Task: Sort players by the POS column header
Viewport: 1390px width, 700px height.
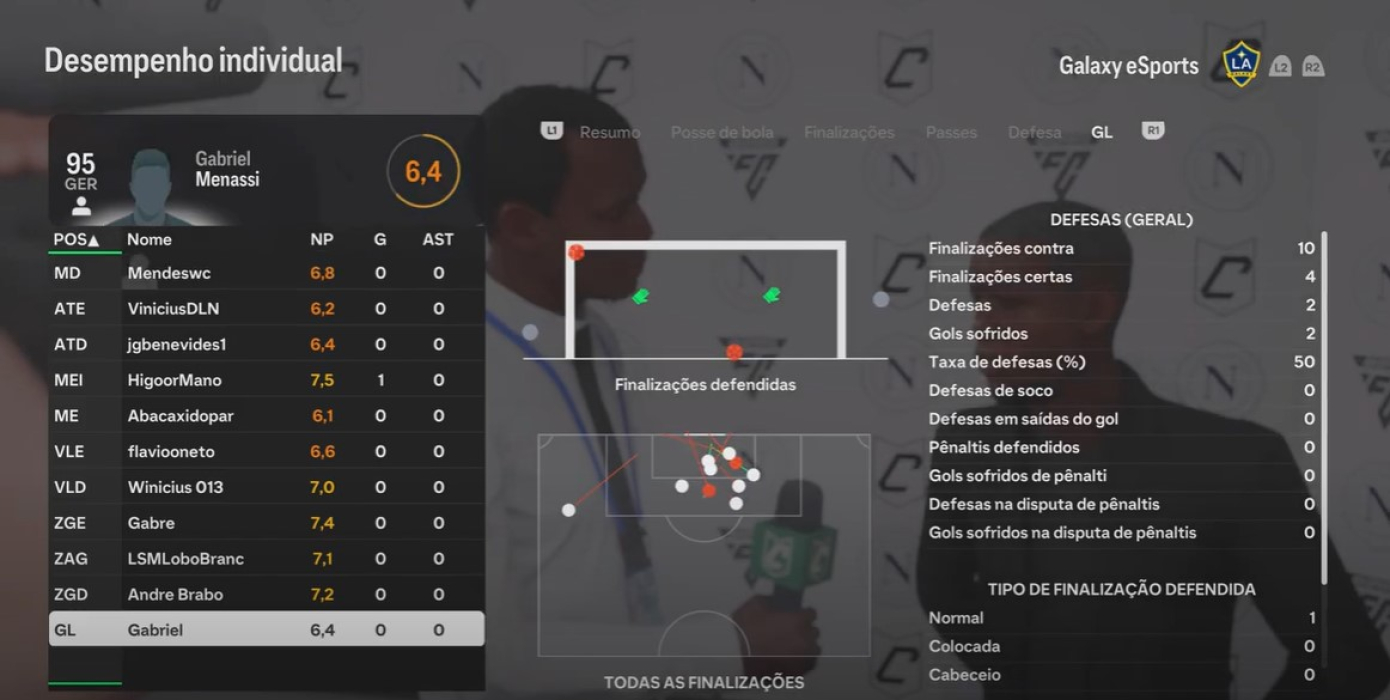Action: coord(76,240)
